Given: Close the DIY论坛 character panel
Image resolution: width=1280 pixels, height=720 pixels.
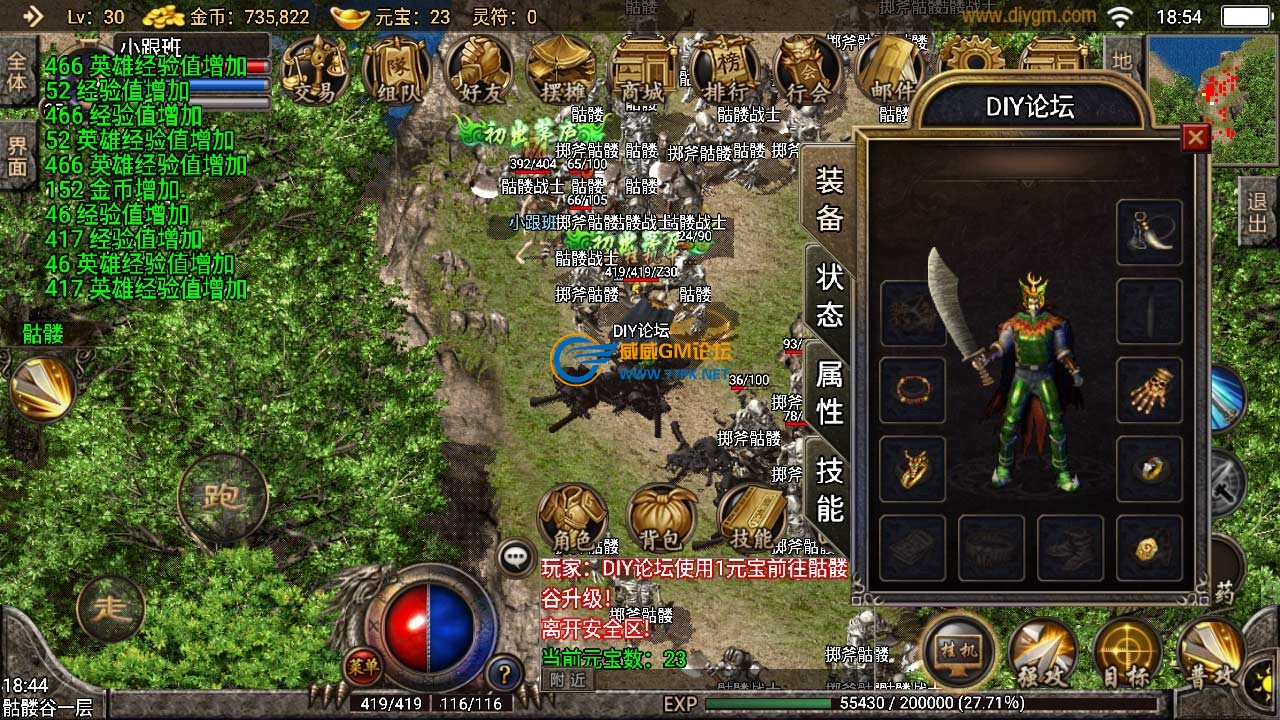Looking at the screenshot, I should [1195, 137].
